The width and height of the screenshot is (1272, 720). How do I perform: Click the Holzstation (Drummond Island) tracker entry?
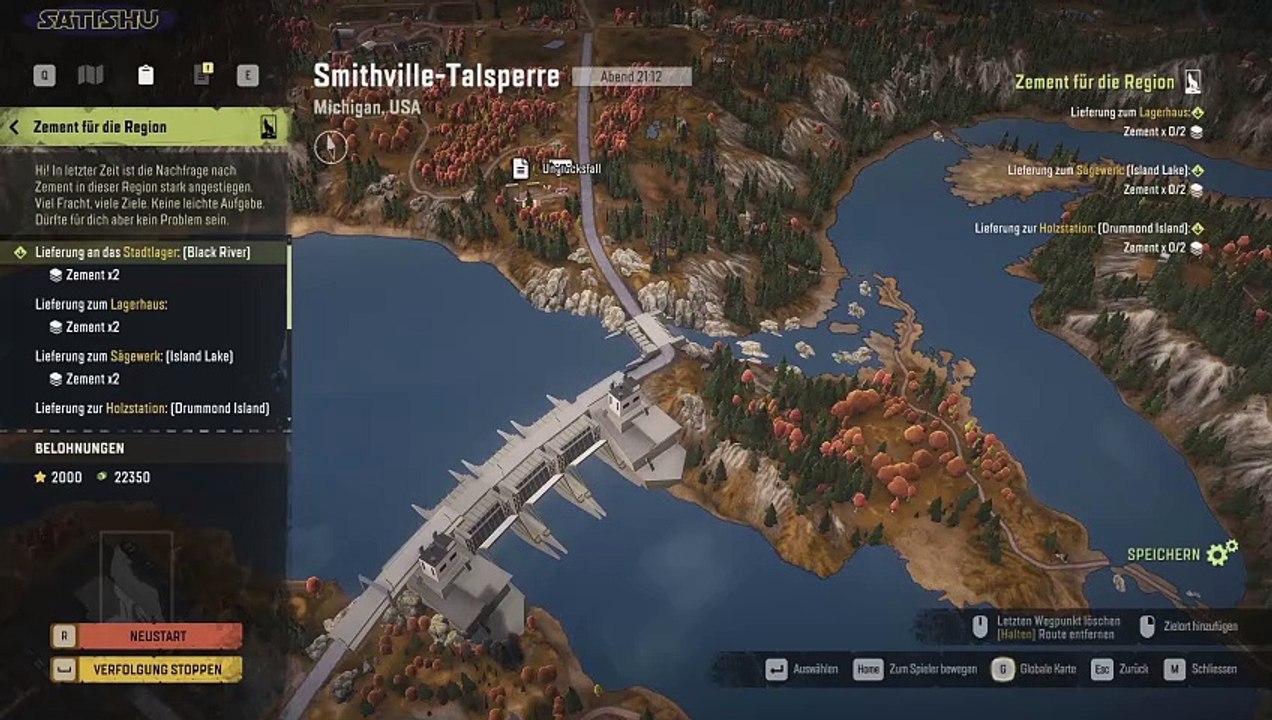point(1082,229)
